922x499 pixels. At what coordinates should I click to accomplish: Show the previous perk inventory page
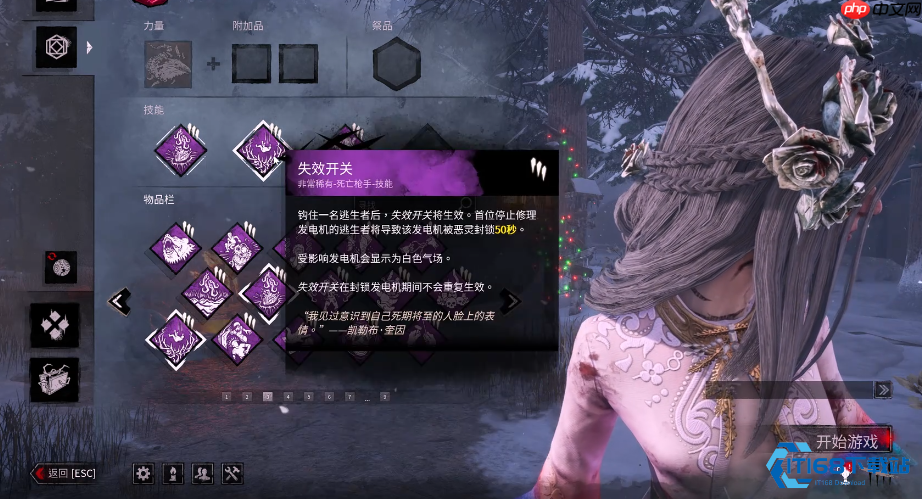point(120,300)
